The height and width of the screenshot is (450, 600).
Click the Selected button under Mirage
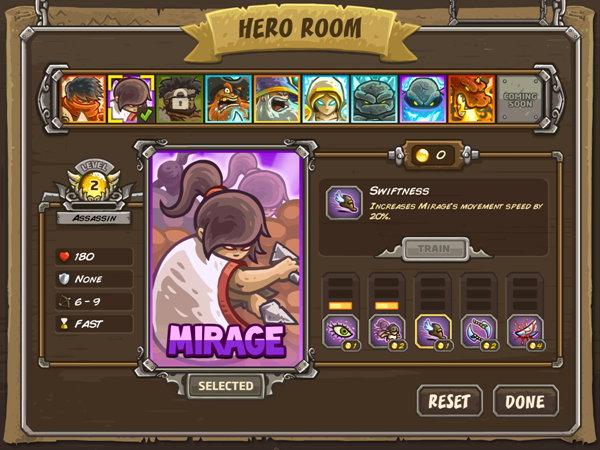coord(225,385)
